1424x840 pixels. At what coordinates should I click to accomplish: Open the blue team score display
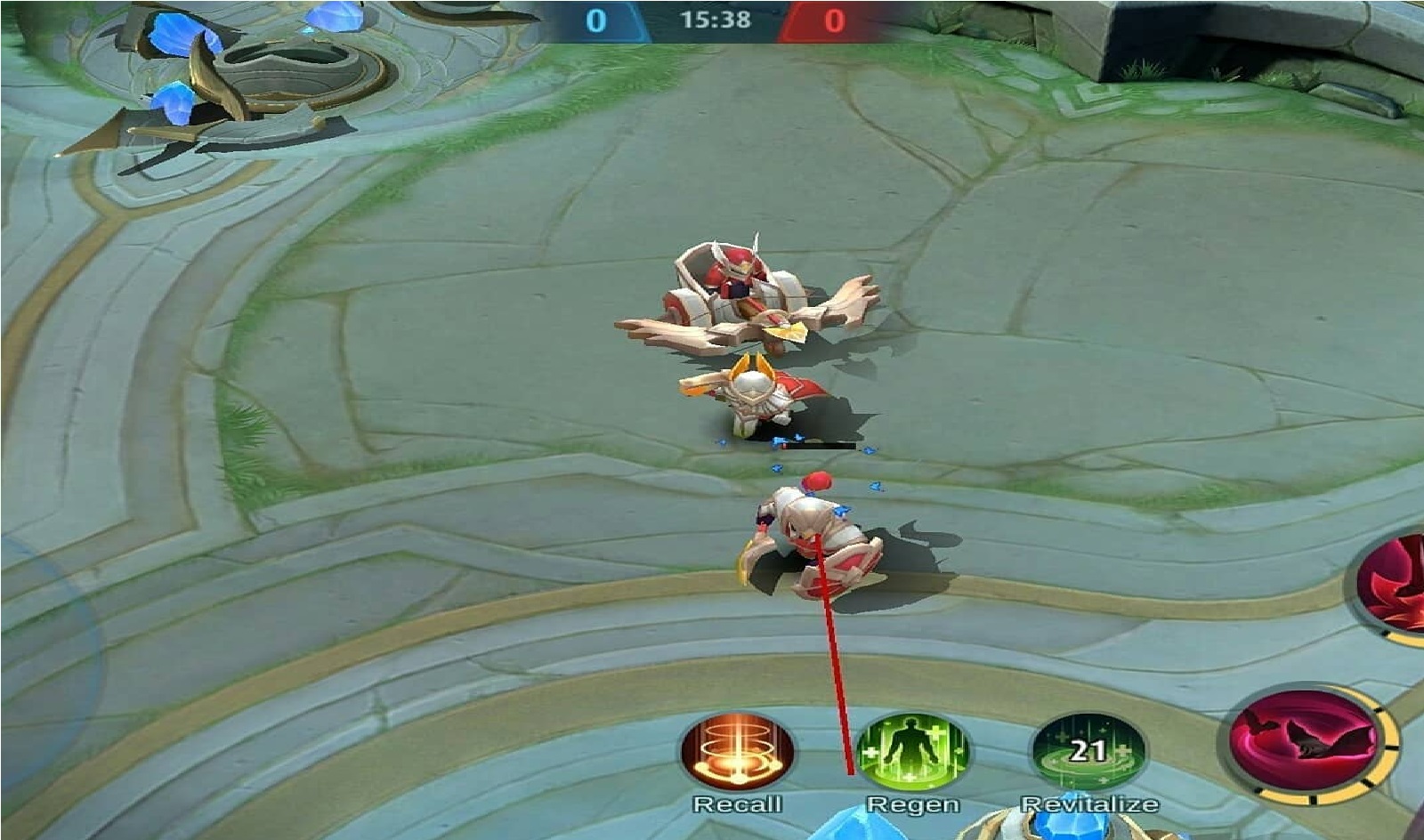click(x=597, y=18)
